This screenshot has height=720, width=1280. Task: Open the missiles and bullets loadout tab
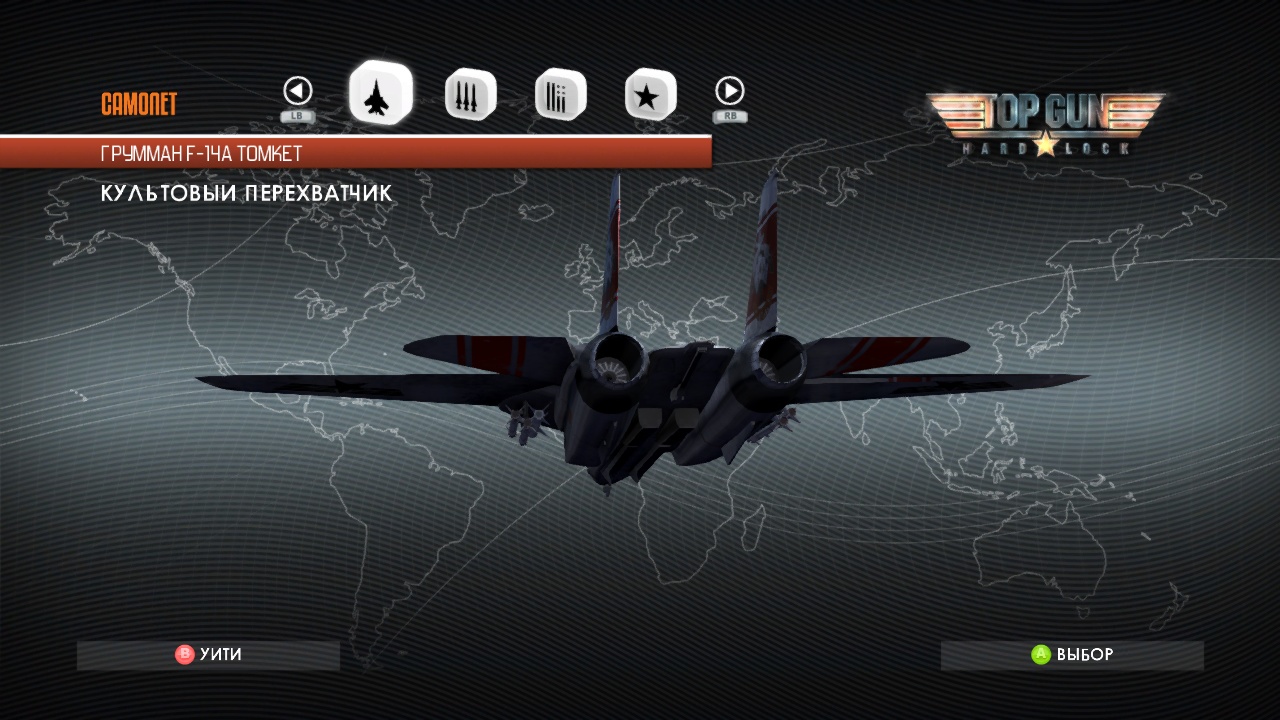coord(560,95)
